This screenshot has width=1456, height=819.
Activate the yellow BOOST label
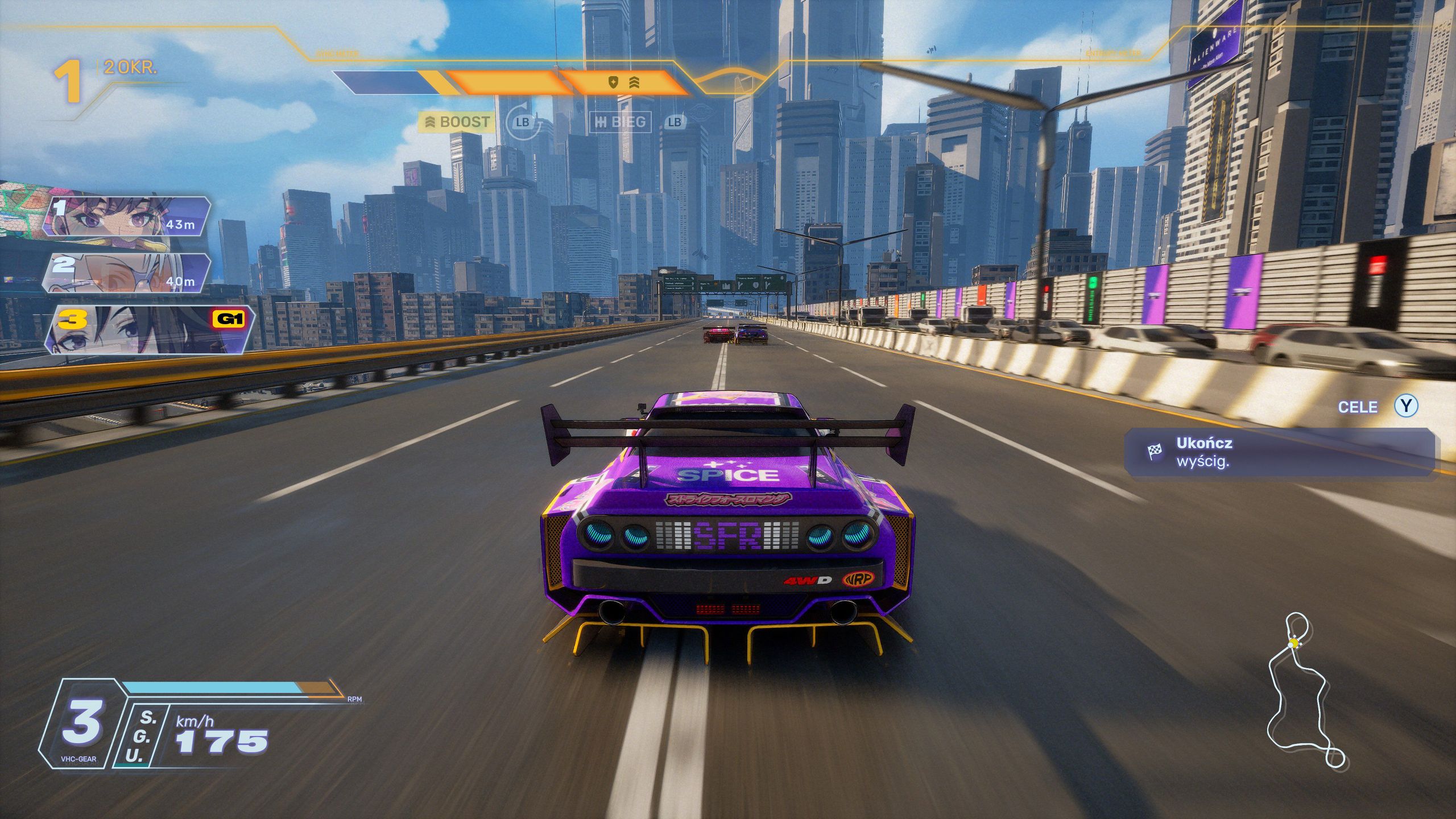point(457,122)
